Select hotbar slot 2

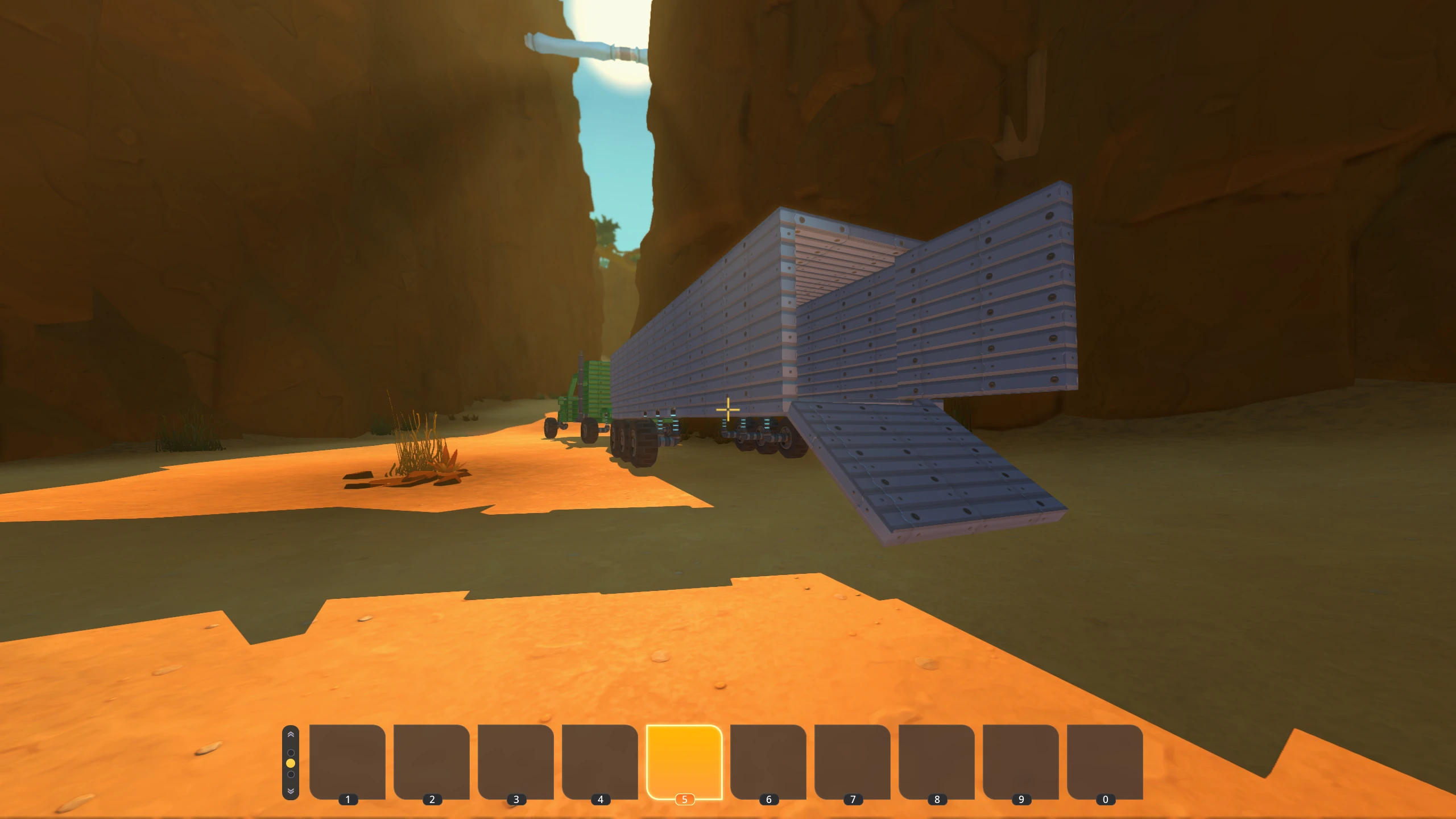click(x=432, y=762)
